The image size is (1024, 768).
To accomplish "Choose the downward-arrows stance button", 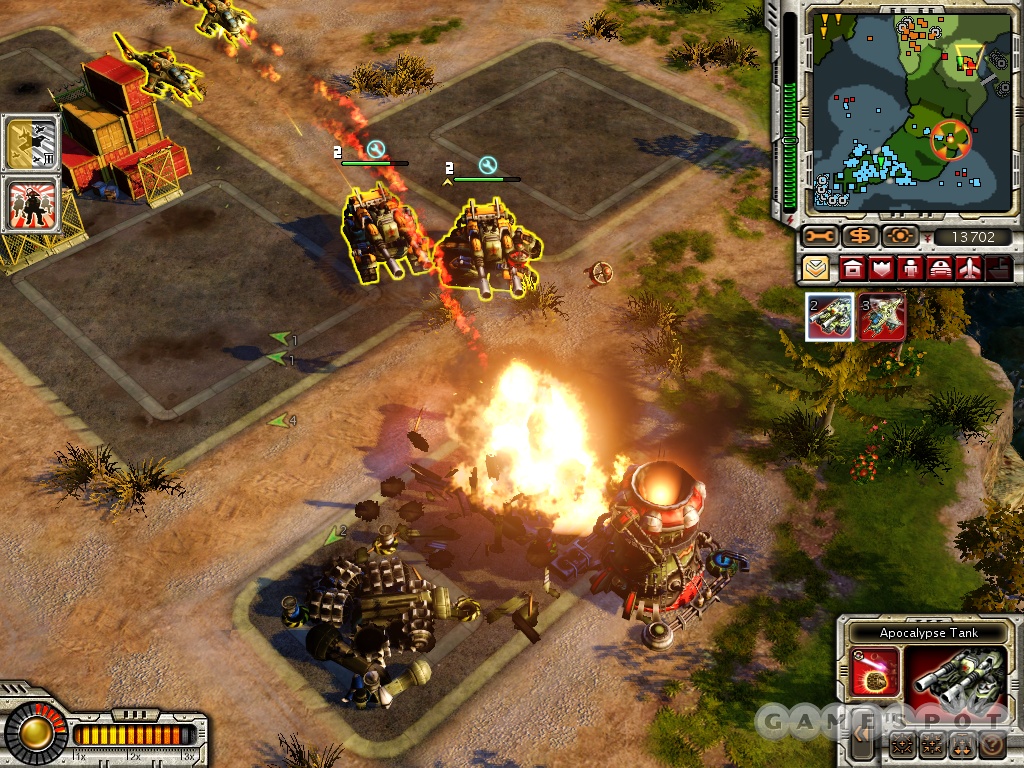I will pos(963,745).
